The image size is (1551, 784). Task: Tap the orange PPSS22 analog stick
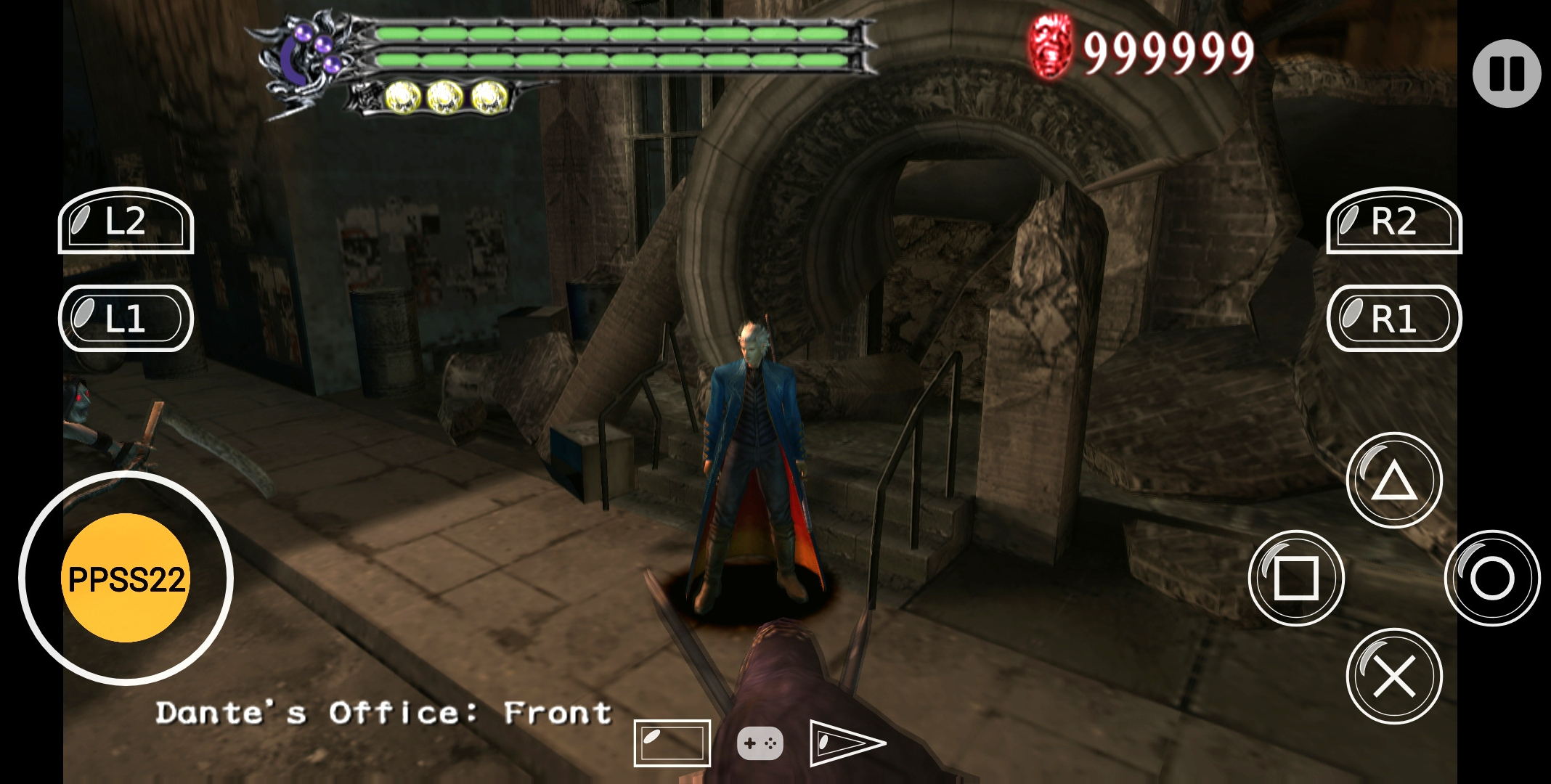126,579
